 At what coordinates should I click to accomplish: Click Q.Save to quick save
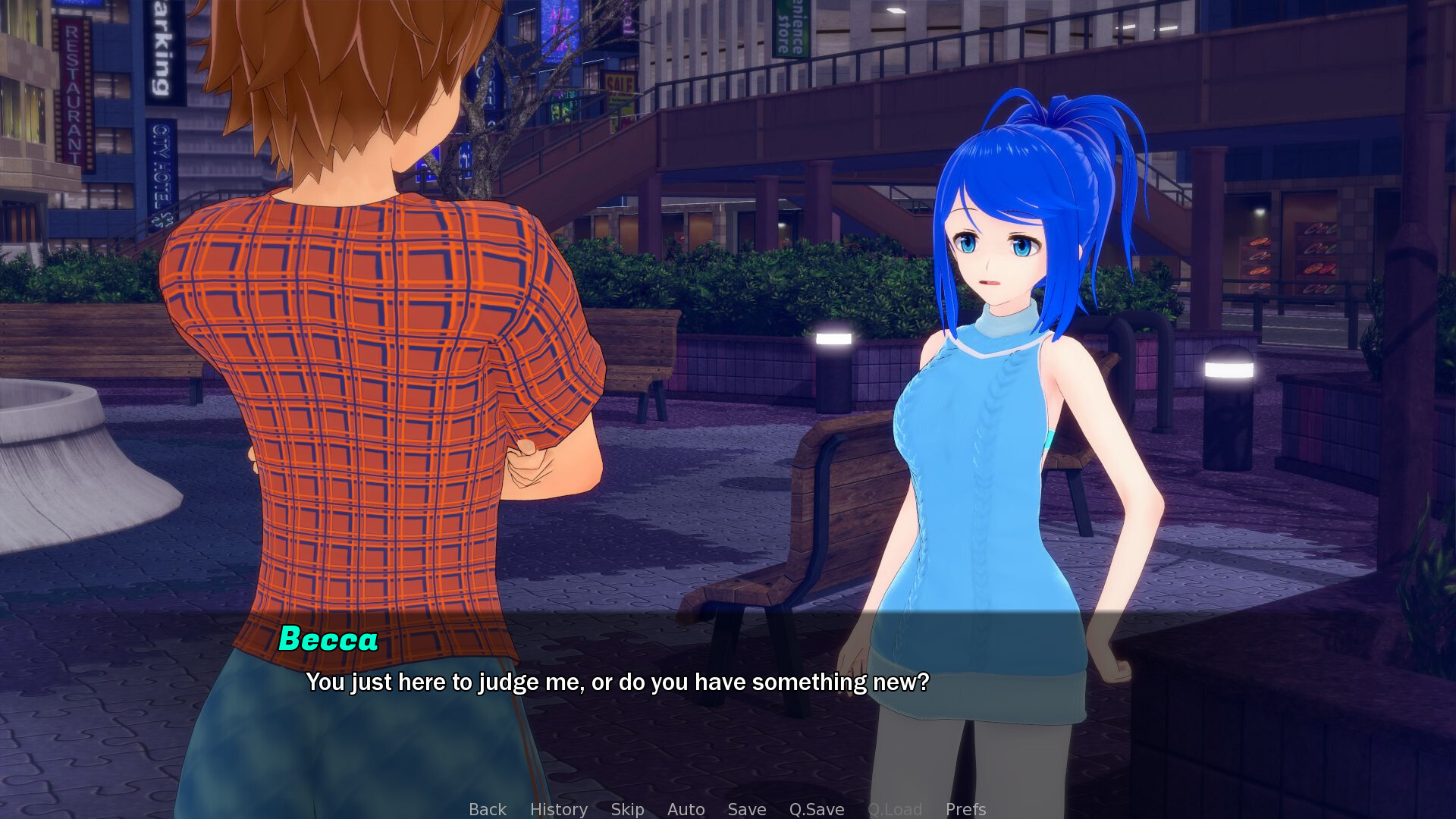[816, 809]
